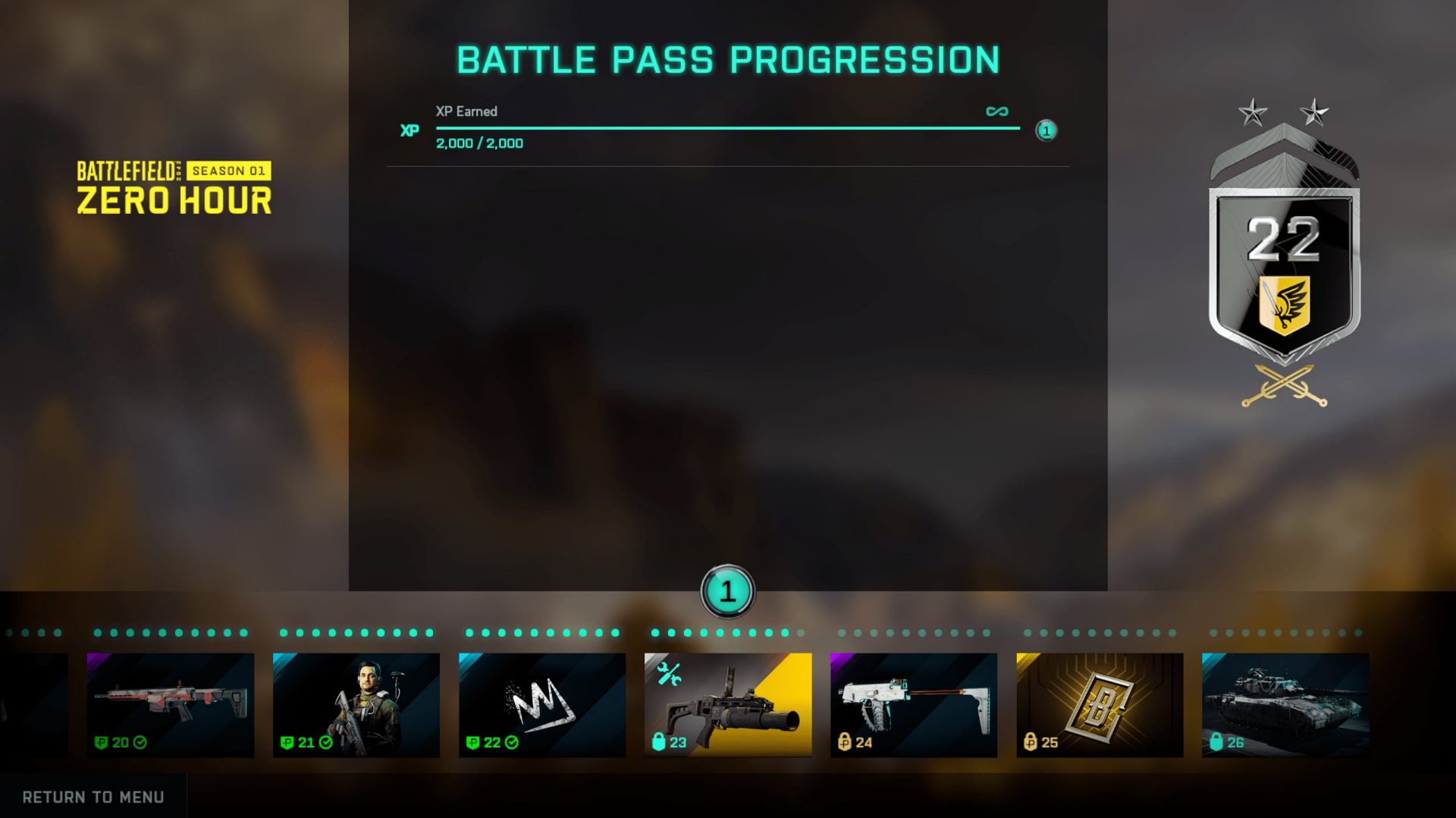Click the green checkmark on tier 22
1456x818 pixels.
point(510,744)
